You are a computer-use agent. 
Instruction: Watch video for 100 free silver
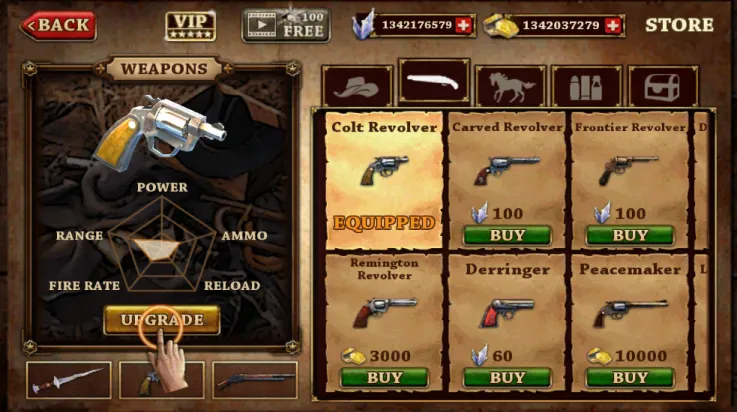286,25
